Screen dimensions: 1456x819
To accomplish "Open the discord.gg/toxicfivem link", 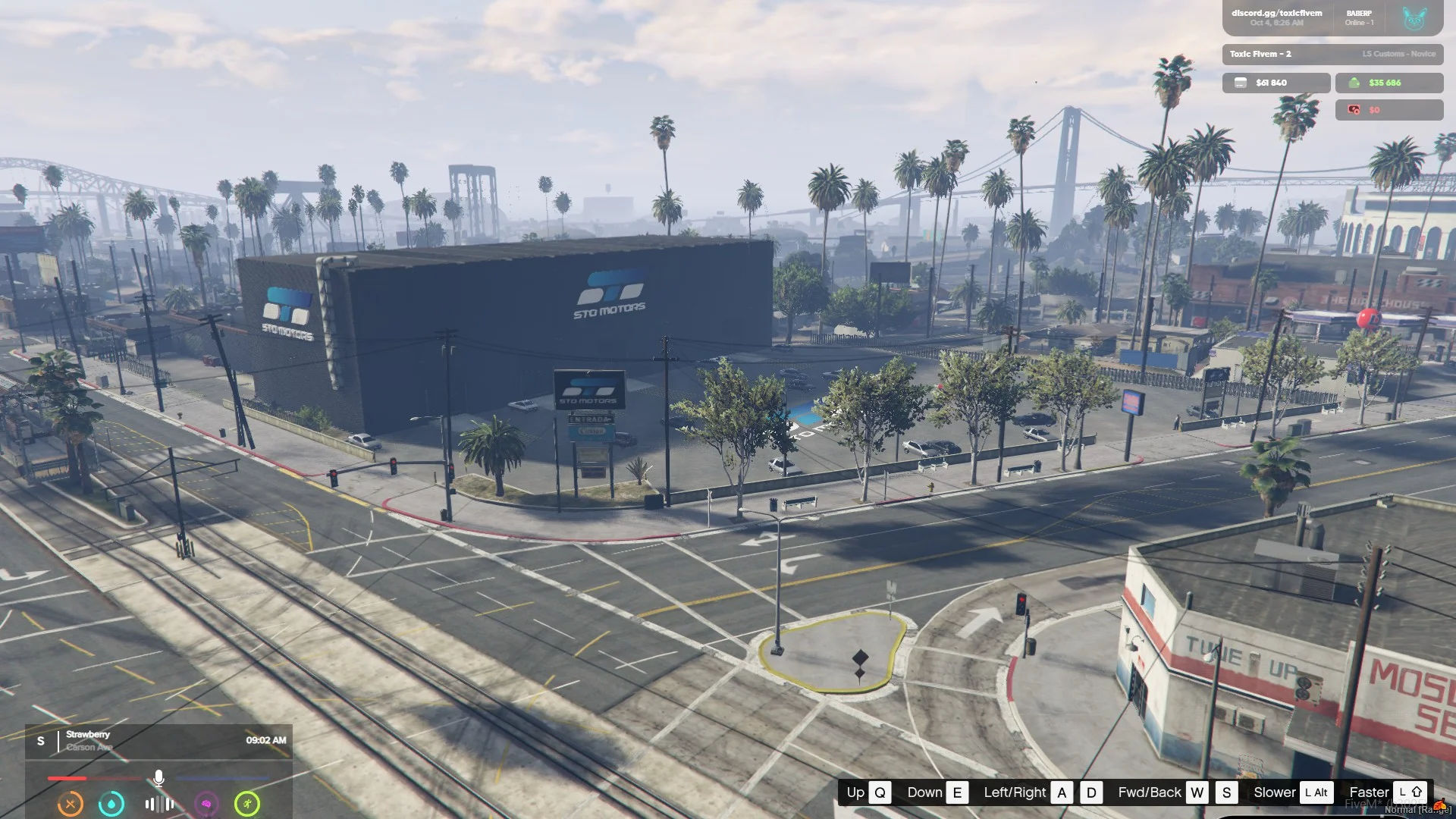I will pos(1276,14).
